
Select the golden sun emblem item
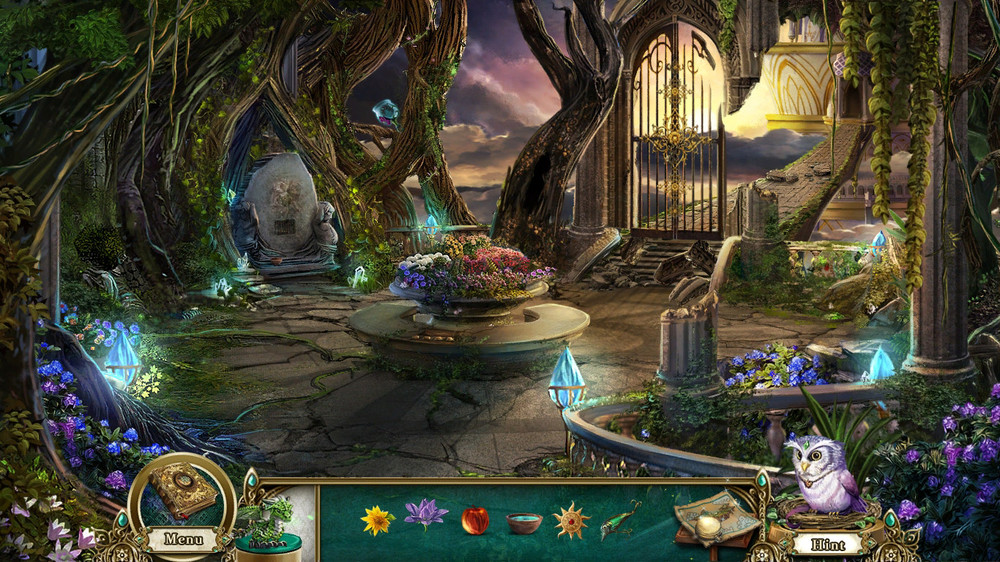pos(572,520)
